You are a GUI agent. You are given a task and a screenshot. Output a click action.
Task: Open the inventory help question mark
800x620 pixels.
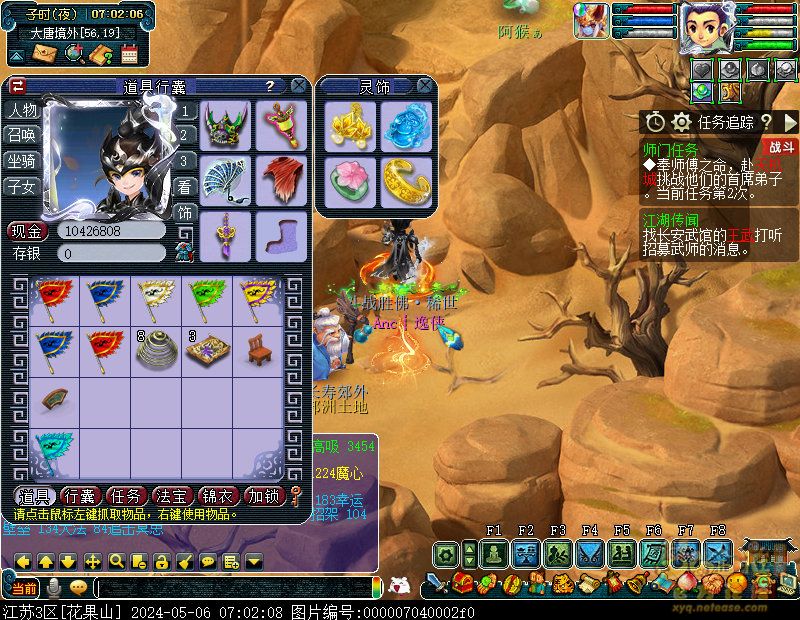270,87
